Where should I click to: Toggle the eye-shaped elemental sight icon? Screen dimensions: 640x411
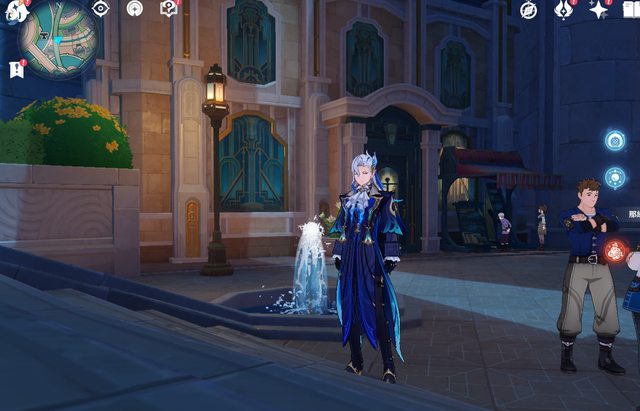(x=100, y=9)
